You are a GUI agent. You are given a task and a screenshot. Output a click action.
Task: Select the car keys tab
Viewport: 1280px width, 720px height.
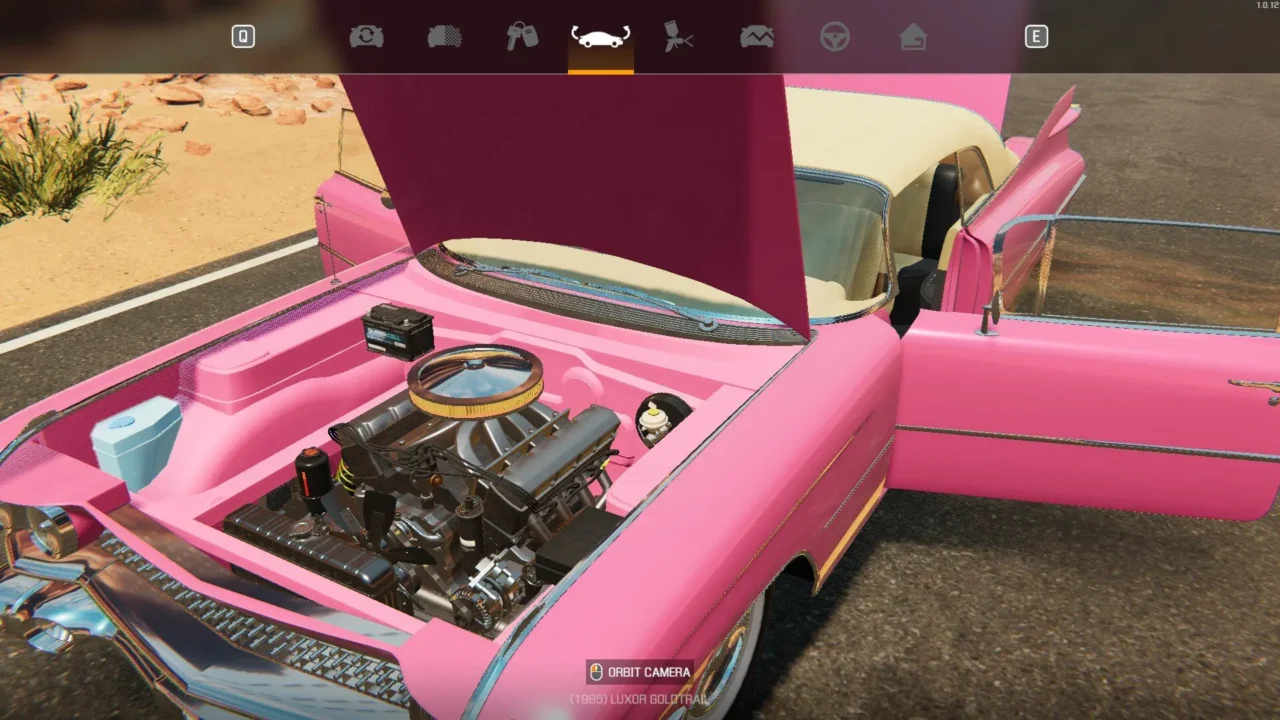point(522,37)
